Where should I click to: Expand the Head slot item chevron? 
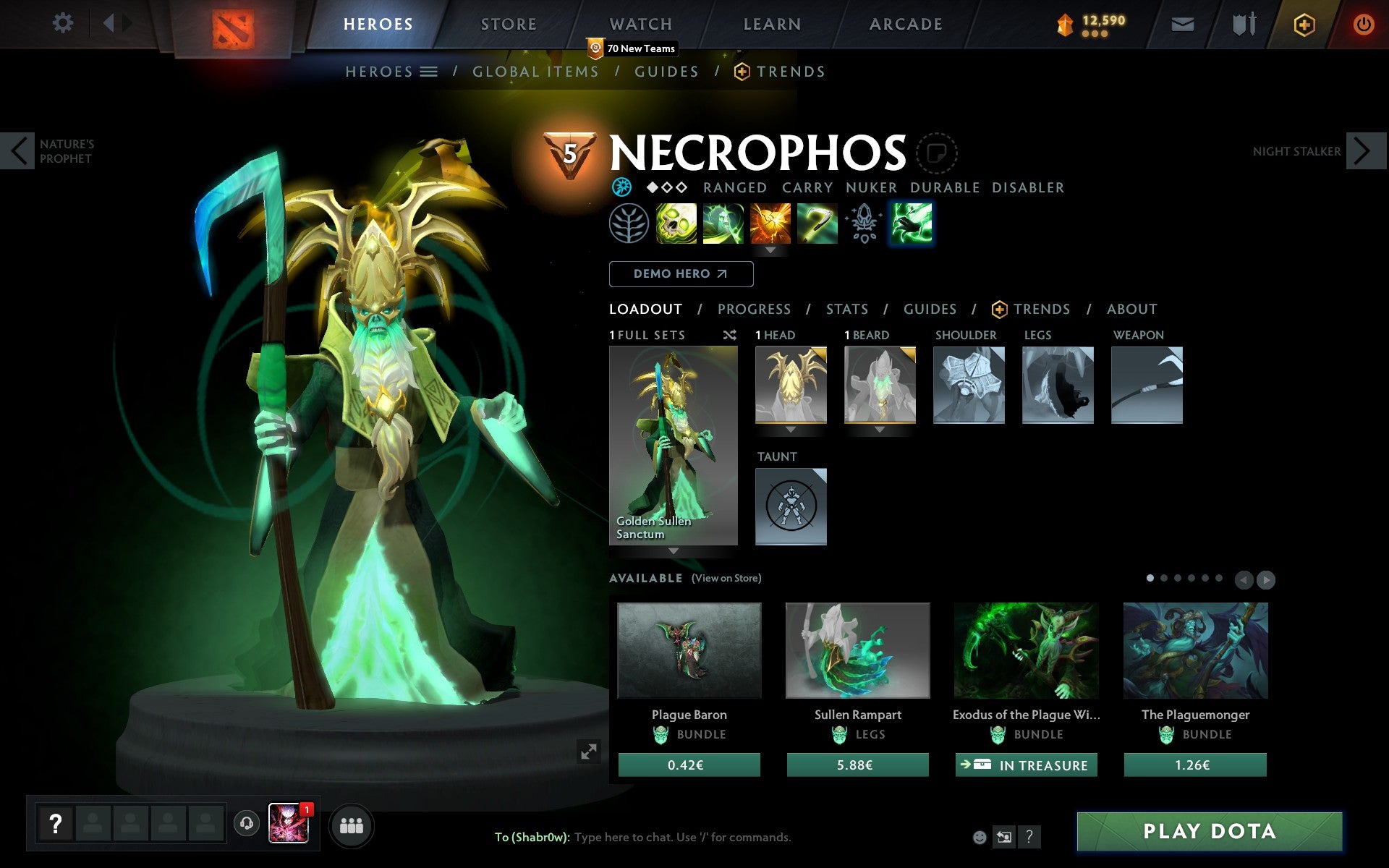click(x=790, y=430)
